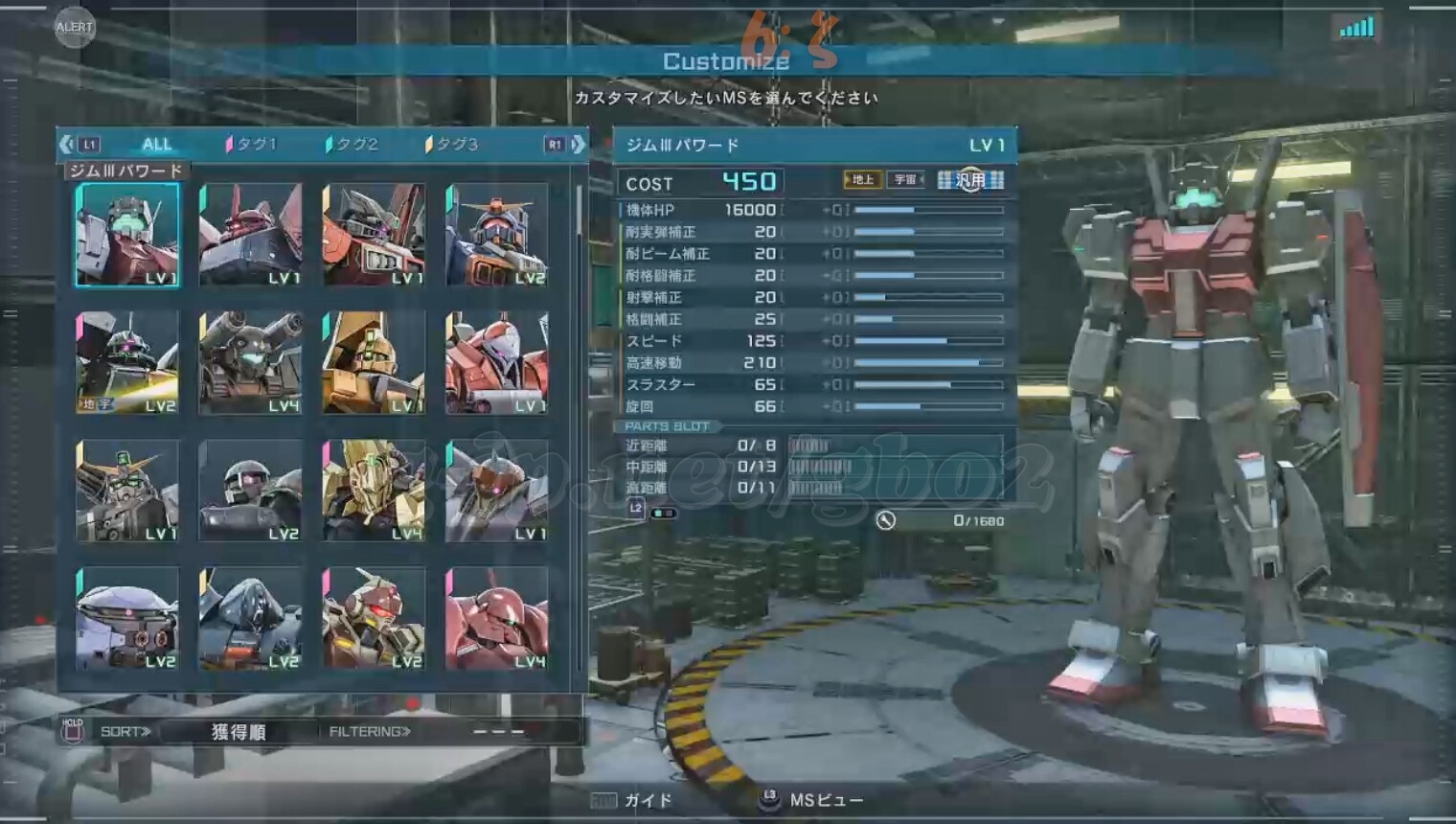Select the green MS marked 地 宇

127,363
